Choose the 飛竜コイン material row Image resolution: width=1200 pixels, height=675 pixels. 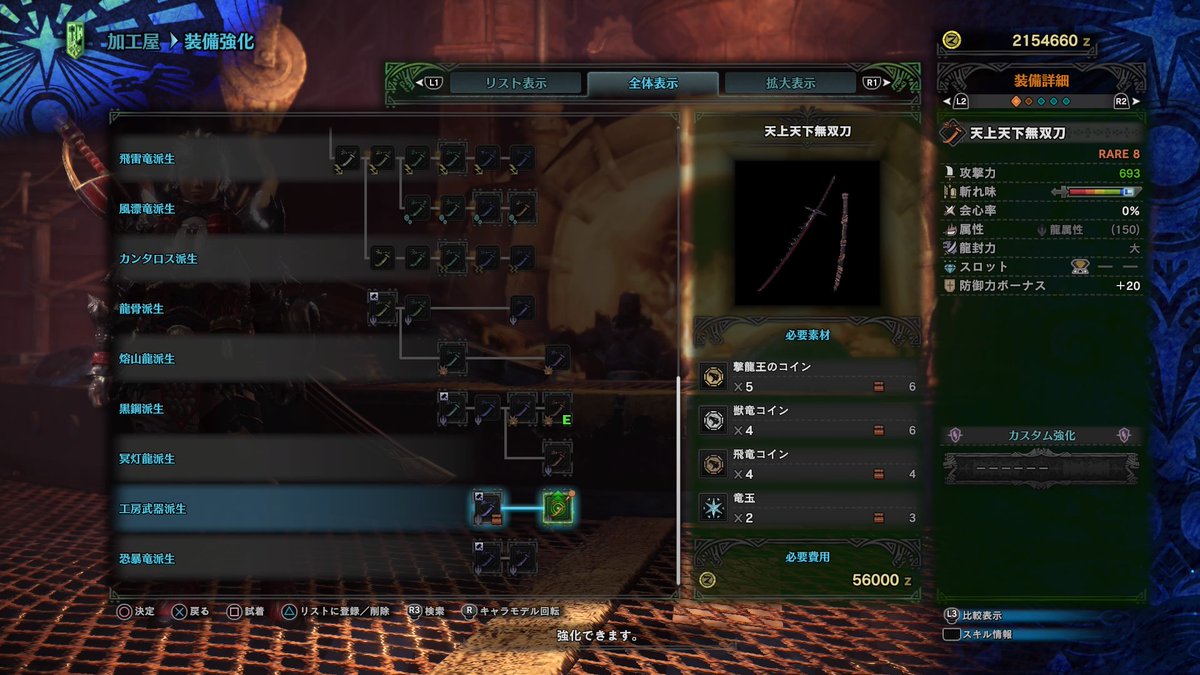[x=808, y=464]
